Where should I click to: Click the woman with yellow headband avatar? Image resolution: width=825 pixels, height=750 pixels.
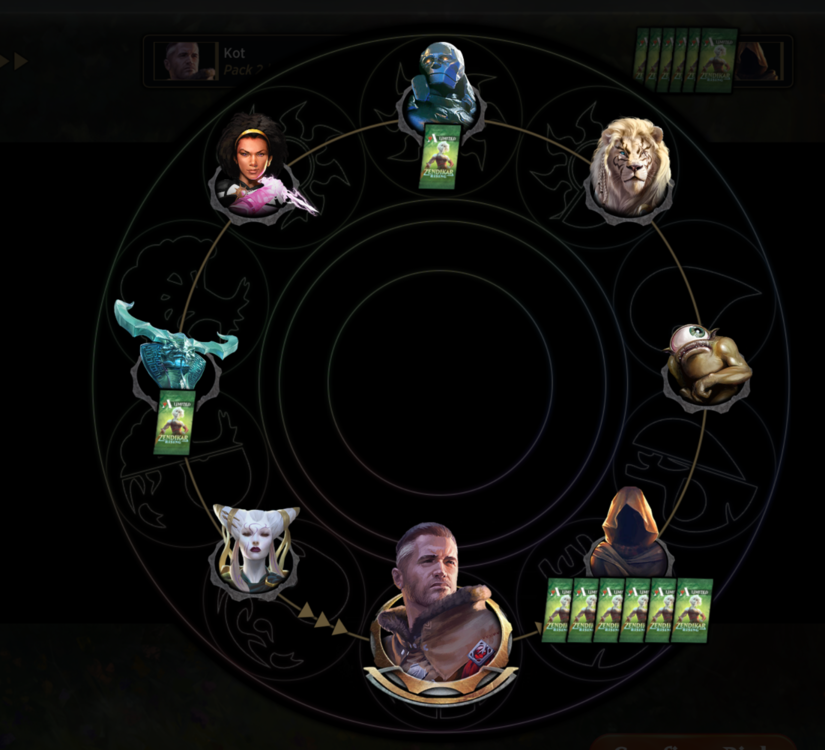pyautogui.click(x=255, y=165)
